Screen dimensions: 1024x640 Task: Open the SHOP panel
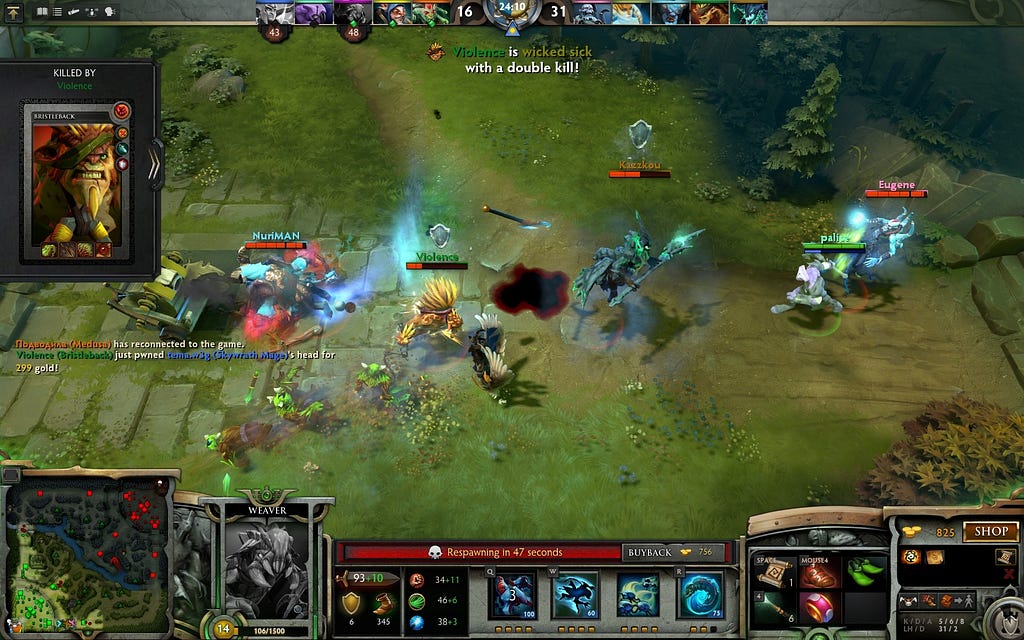coord(990,532)
